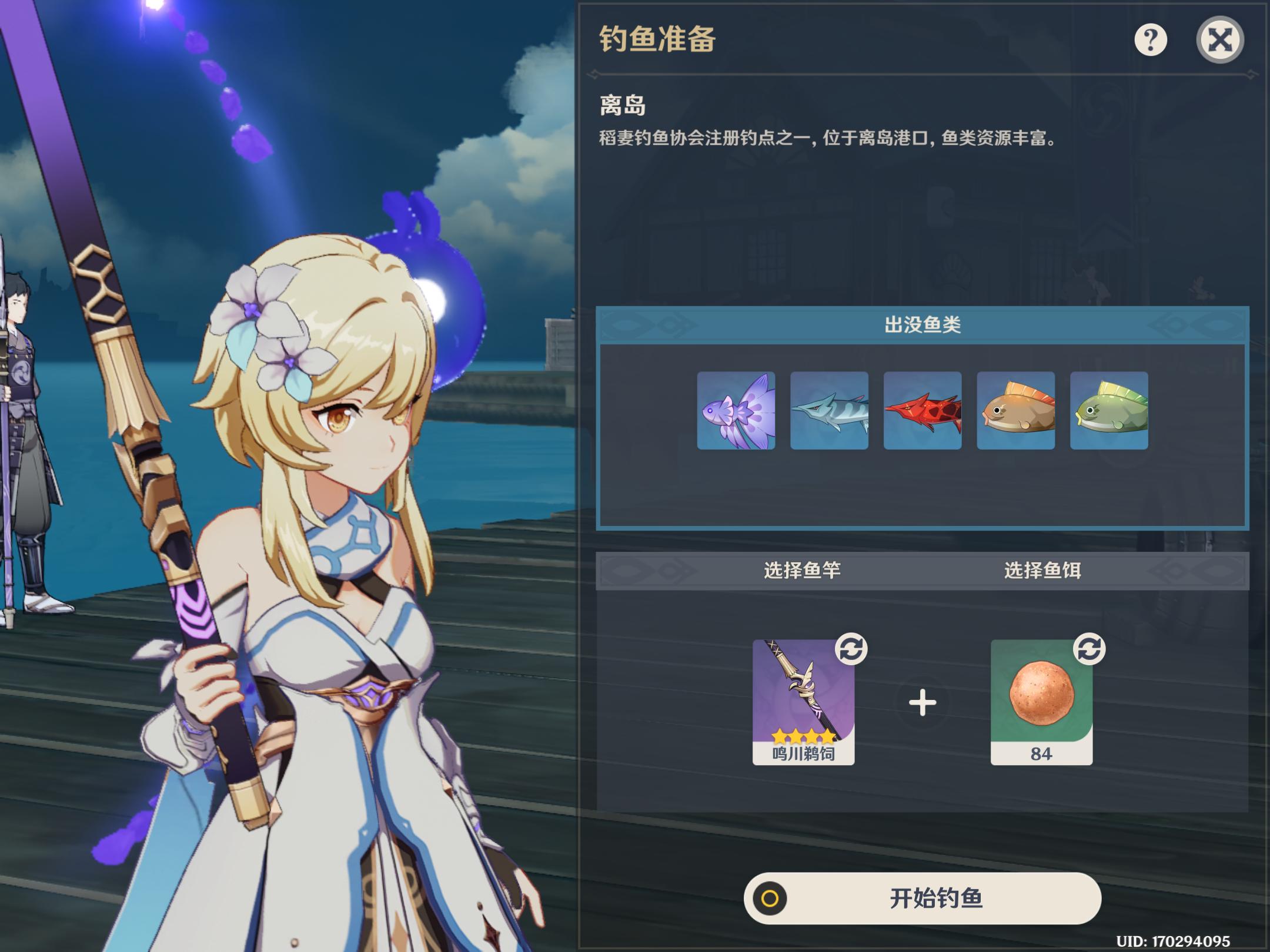
Task: Select the purple betta fish icon
Action: click(736, 411)
